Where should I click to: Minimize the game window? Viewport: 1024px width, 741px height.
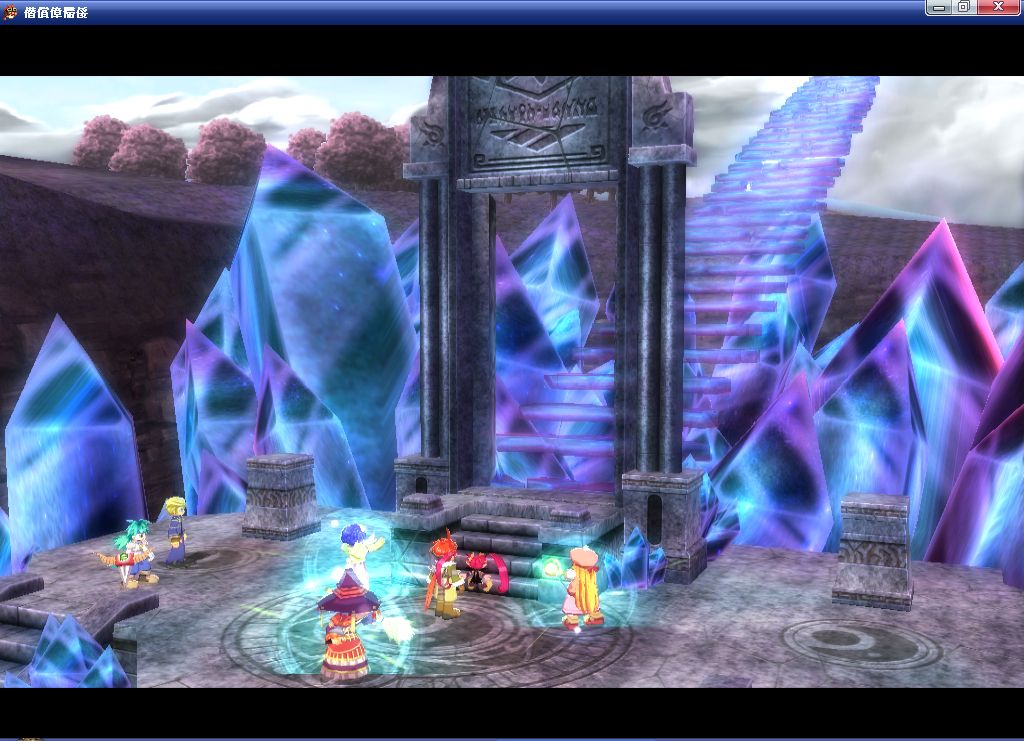coord(938,7)
